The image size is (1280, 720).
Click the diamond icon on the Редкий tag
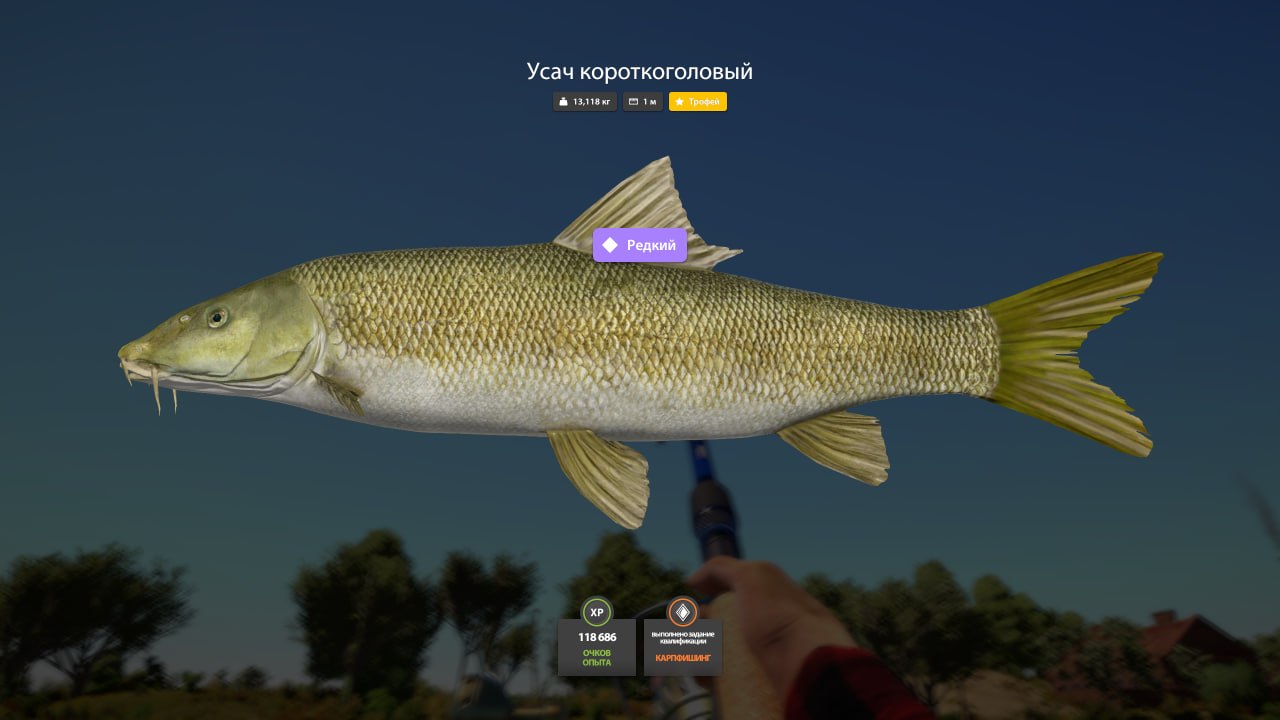point(609,244)
